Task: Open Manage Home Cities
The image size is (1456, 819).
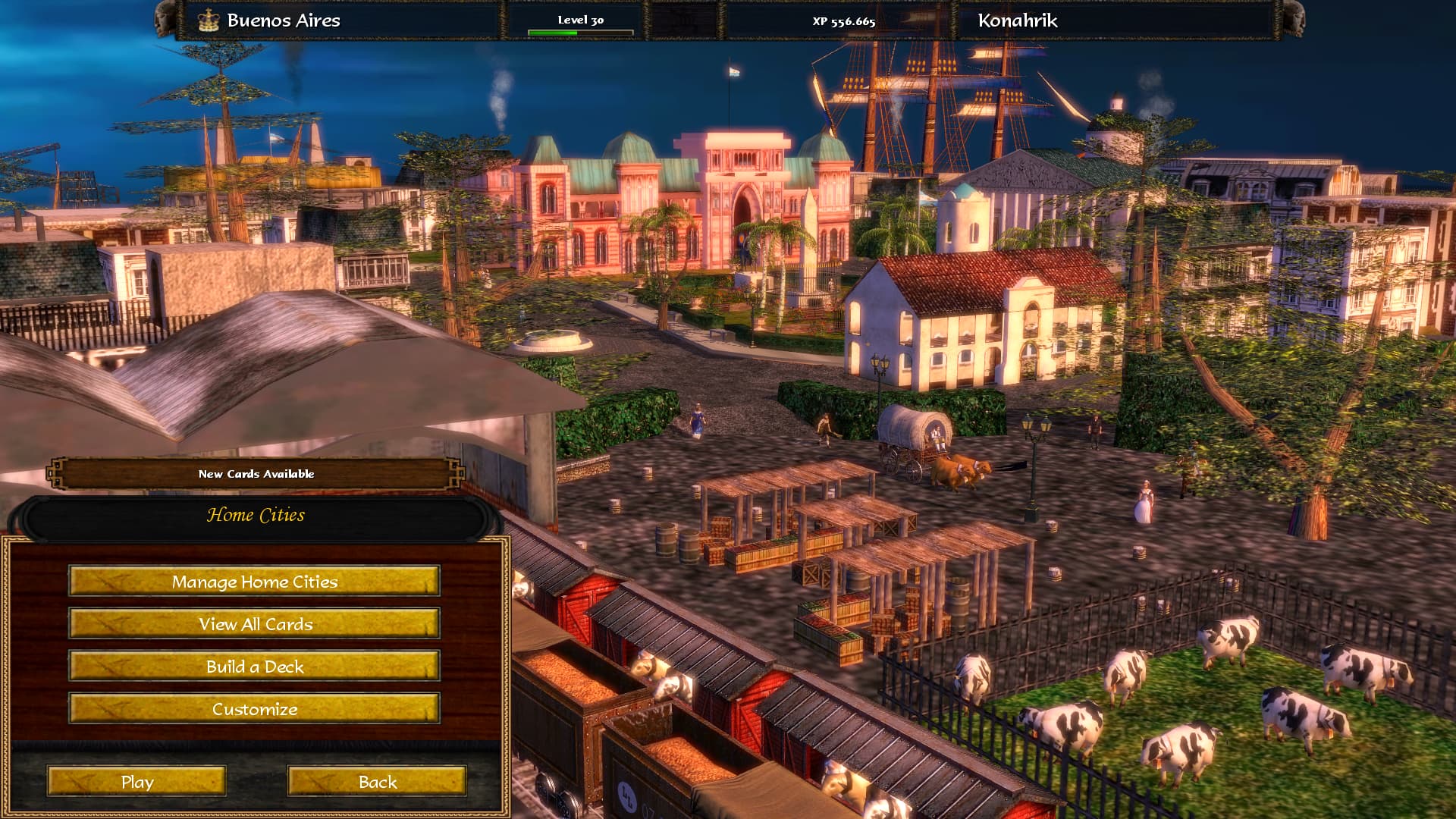Action: (x=254, y=582)
